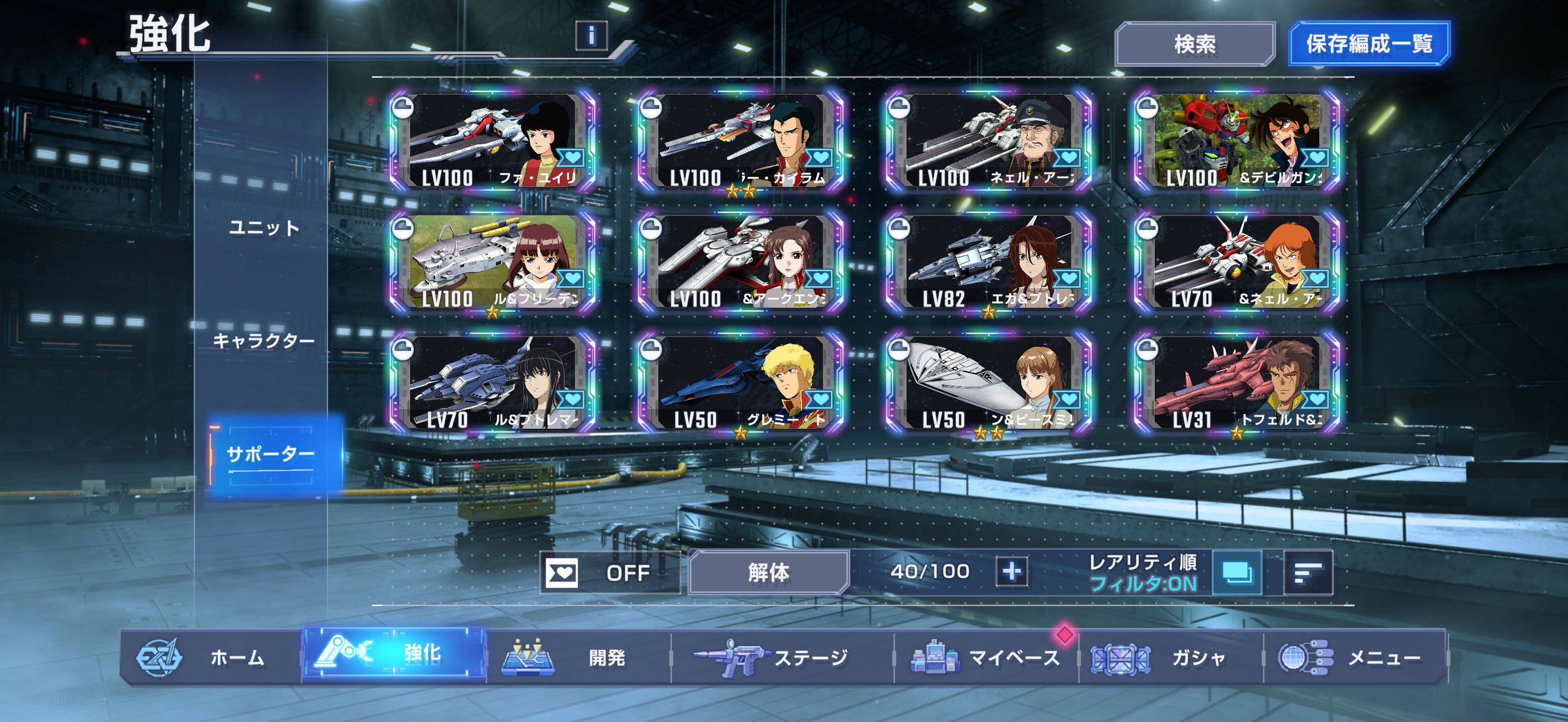The image size is (1568, 722).
Task: Open the レアリティ順 filter settings
Action: click(x=1236, y=572)
